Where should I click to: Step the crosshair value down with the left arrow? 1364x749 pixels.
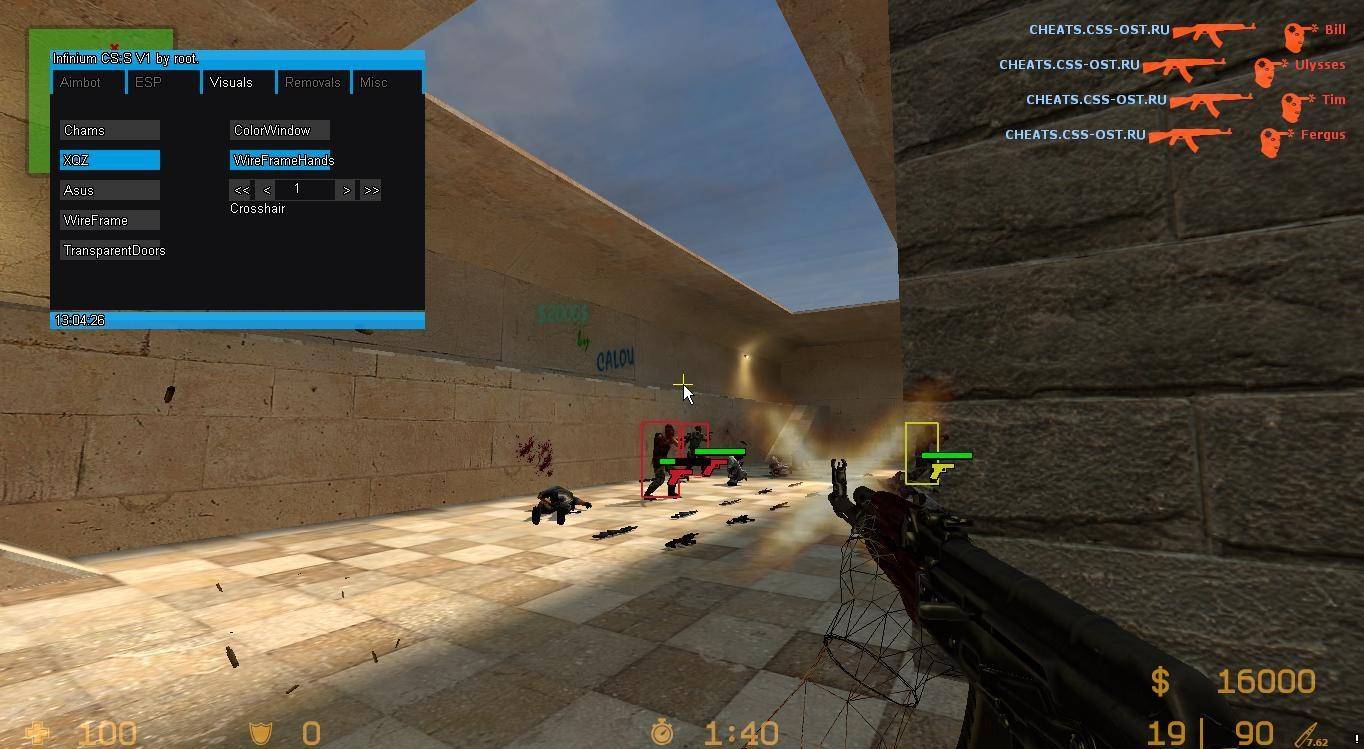point(266,189)
